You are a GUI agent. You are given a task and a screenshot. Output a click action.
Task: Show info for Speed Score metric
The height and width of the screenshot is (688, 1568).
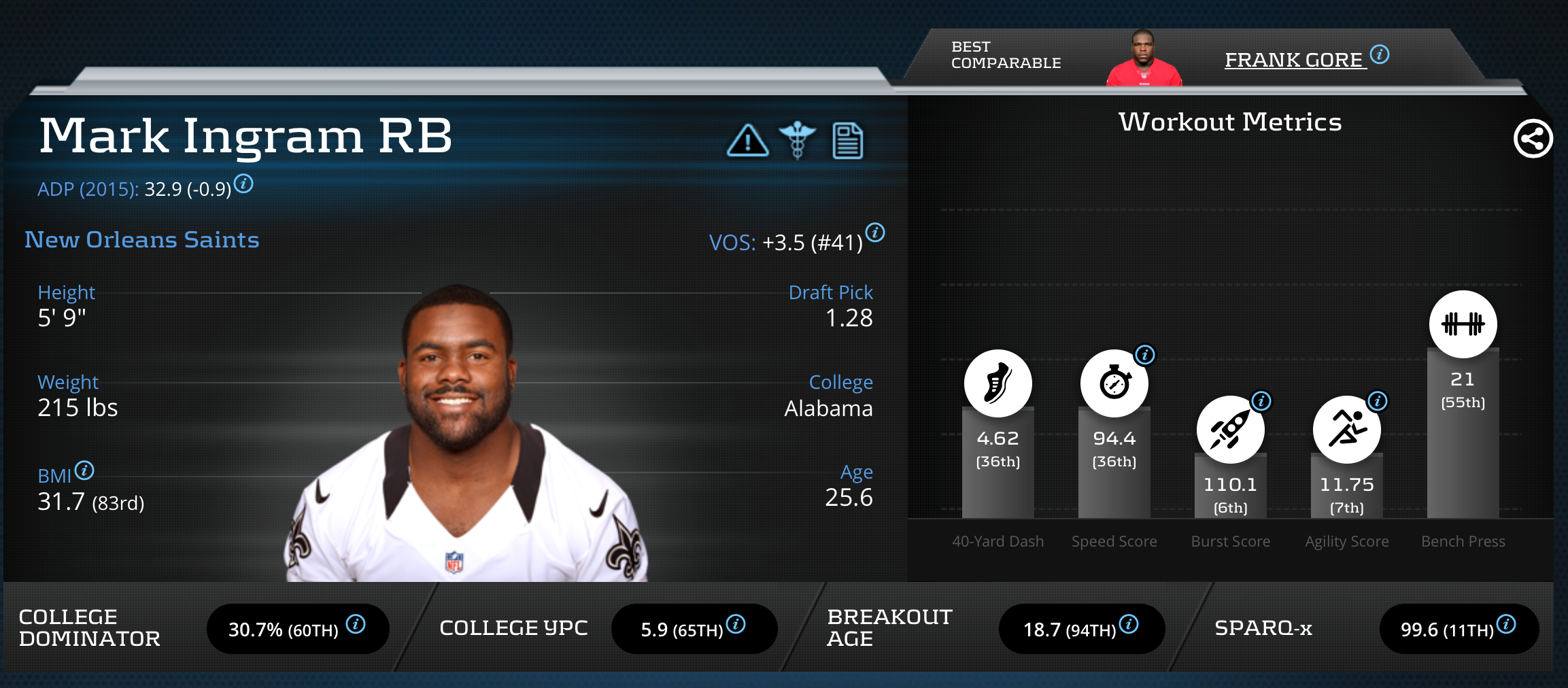(1145, 354)
